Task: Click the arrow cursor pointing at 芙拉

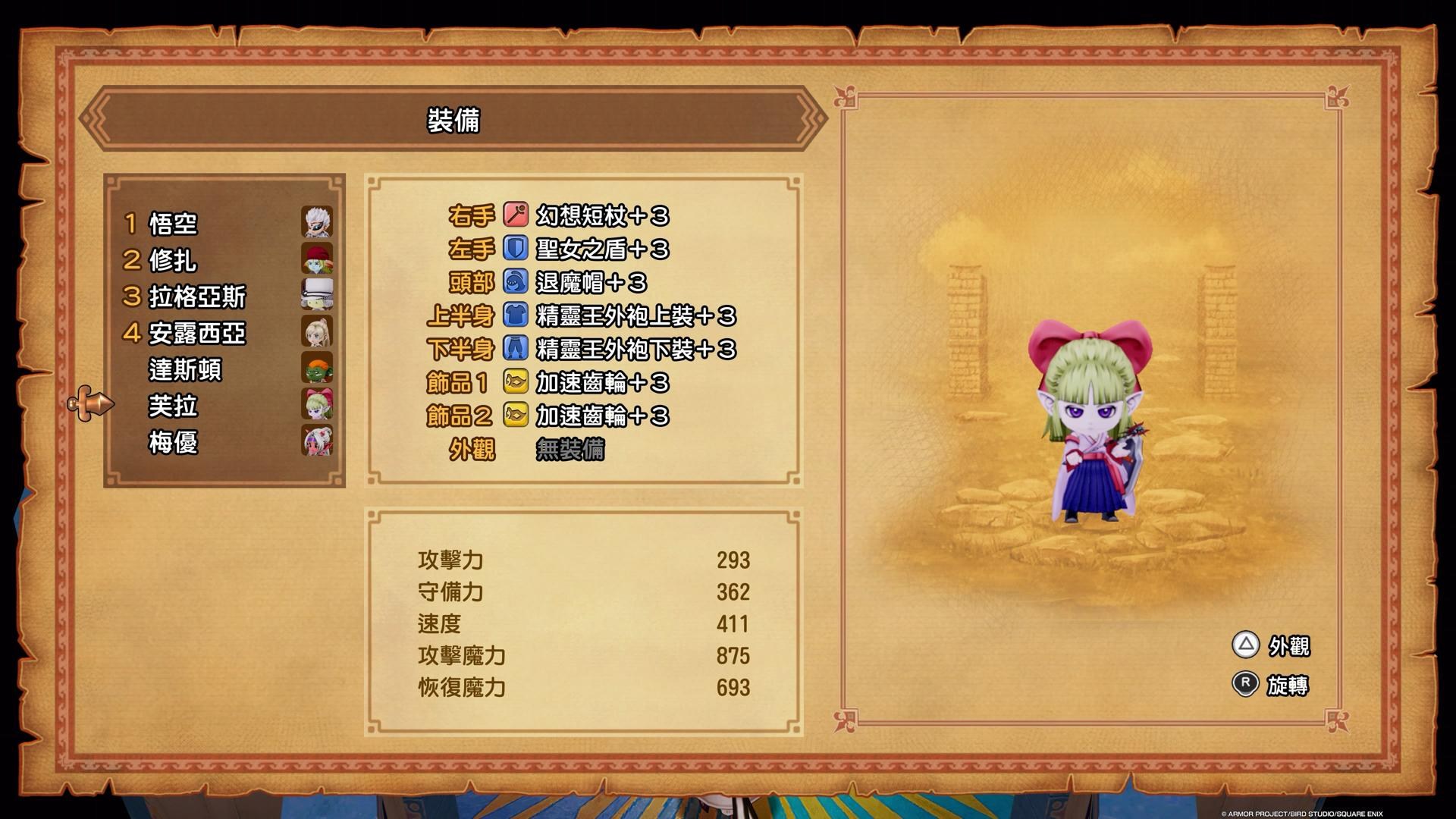Action: coord(91,404)
